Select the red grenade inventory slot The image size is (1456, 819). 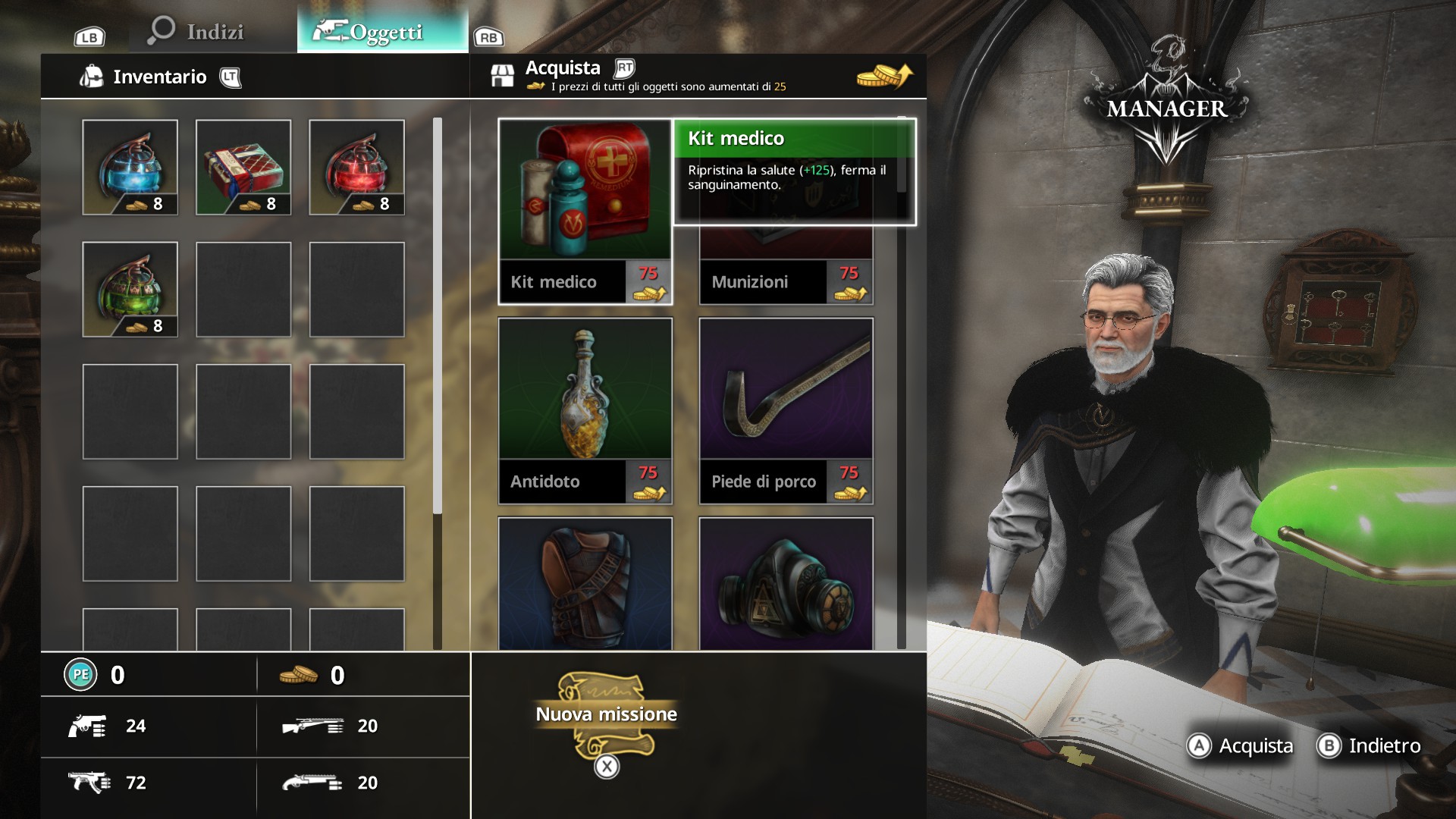pos(356,167)
